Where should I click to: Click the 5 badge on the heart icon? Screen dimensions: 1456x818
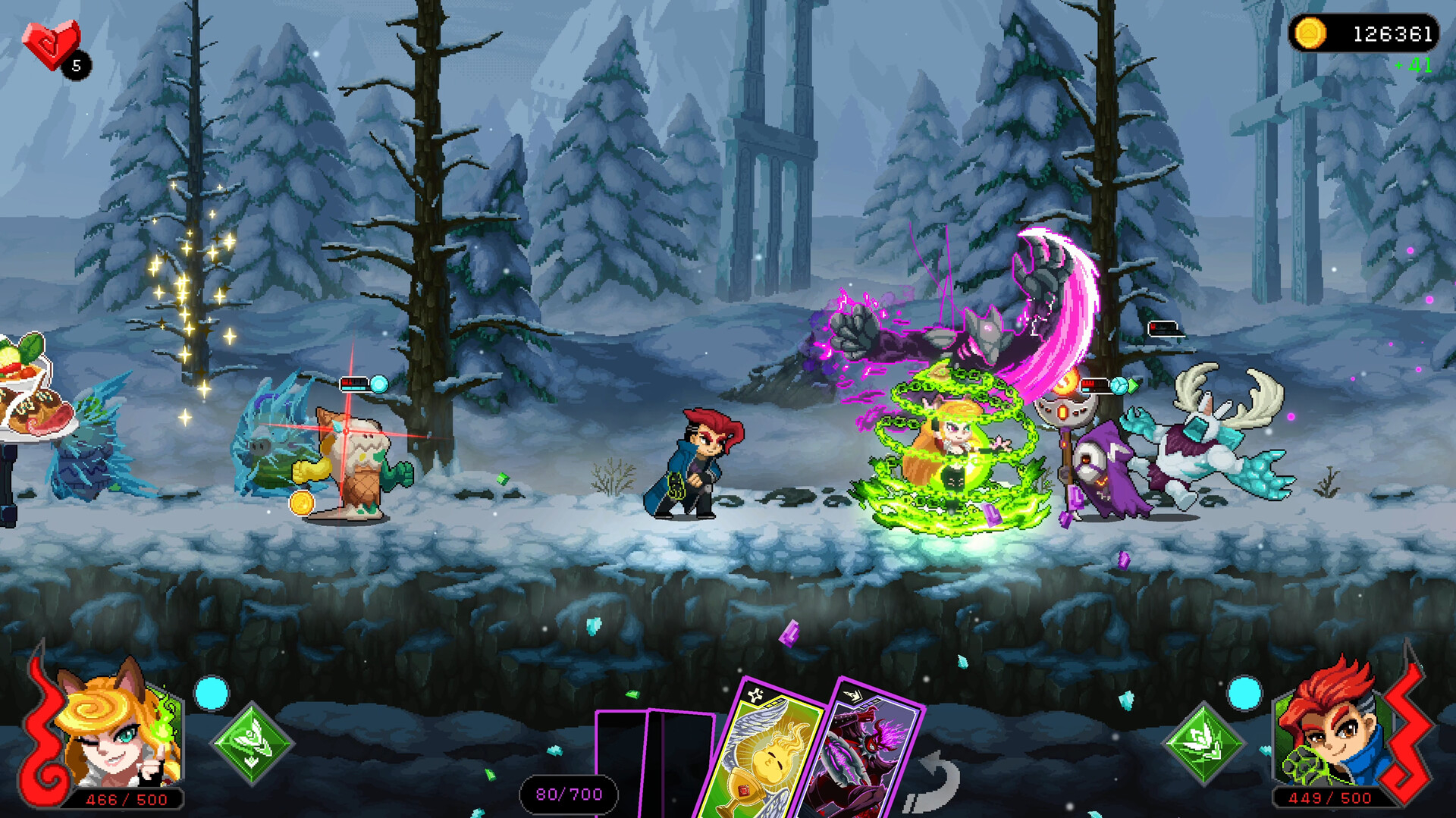pyautogui.click(x=74, y=66)
